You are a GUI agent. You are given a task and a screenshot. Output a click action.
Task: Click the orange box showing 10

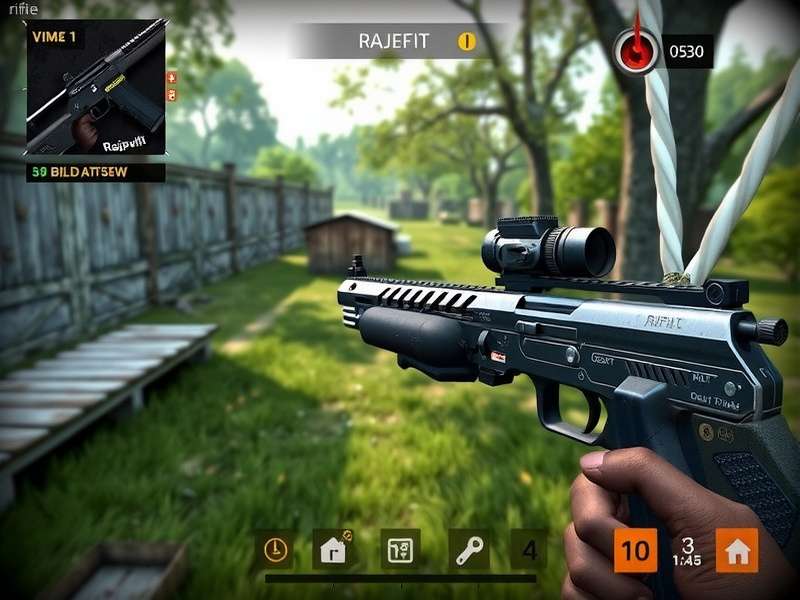pyautogui.click(x=635, y=550)
